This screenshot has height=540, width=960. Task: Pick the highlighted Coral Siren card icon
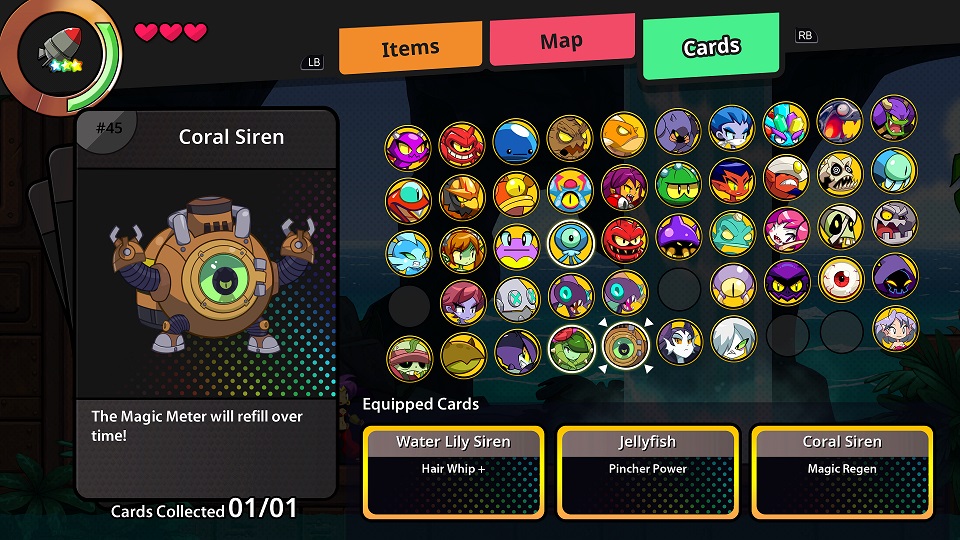[625, 345]
